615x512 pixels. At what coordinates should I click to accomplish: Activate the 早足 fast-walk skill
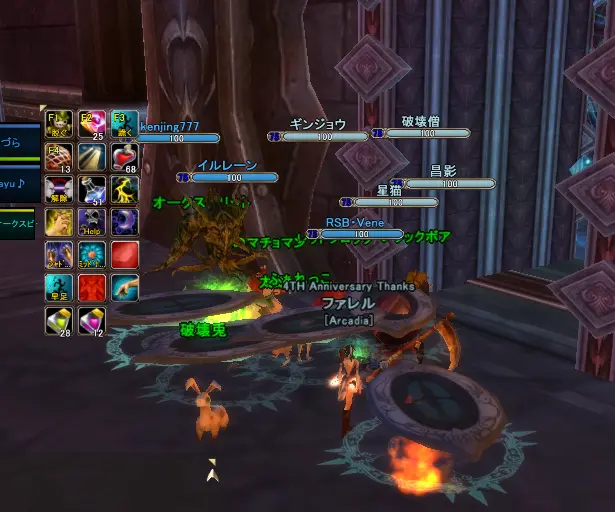(58, 288)
